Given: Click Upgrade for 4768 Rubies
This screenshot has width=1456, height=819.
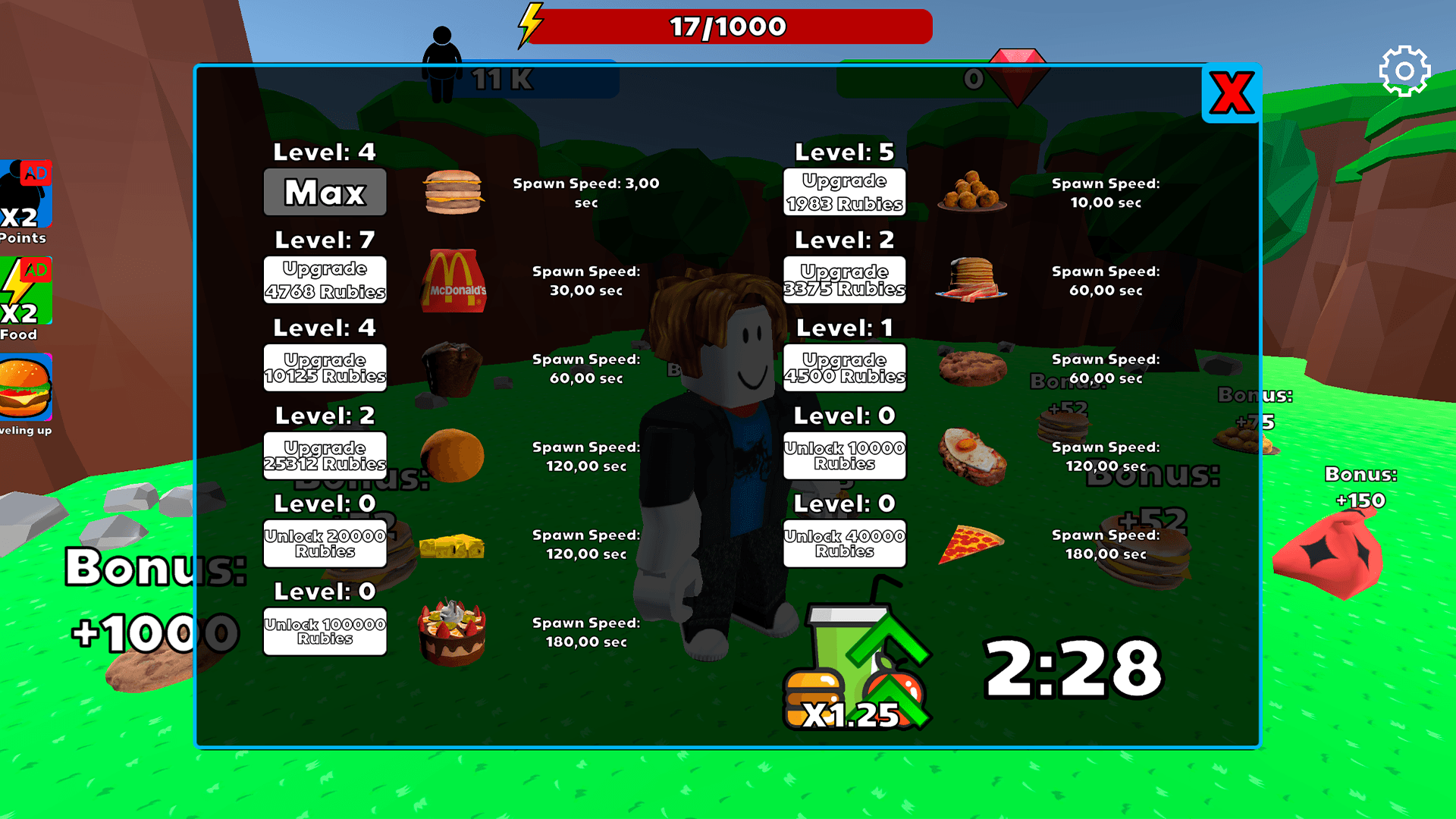Looking at the screenshot, I should point(325,280).
